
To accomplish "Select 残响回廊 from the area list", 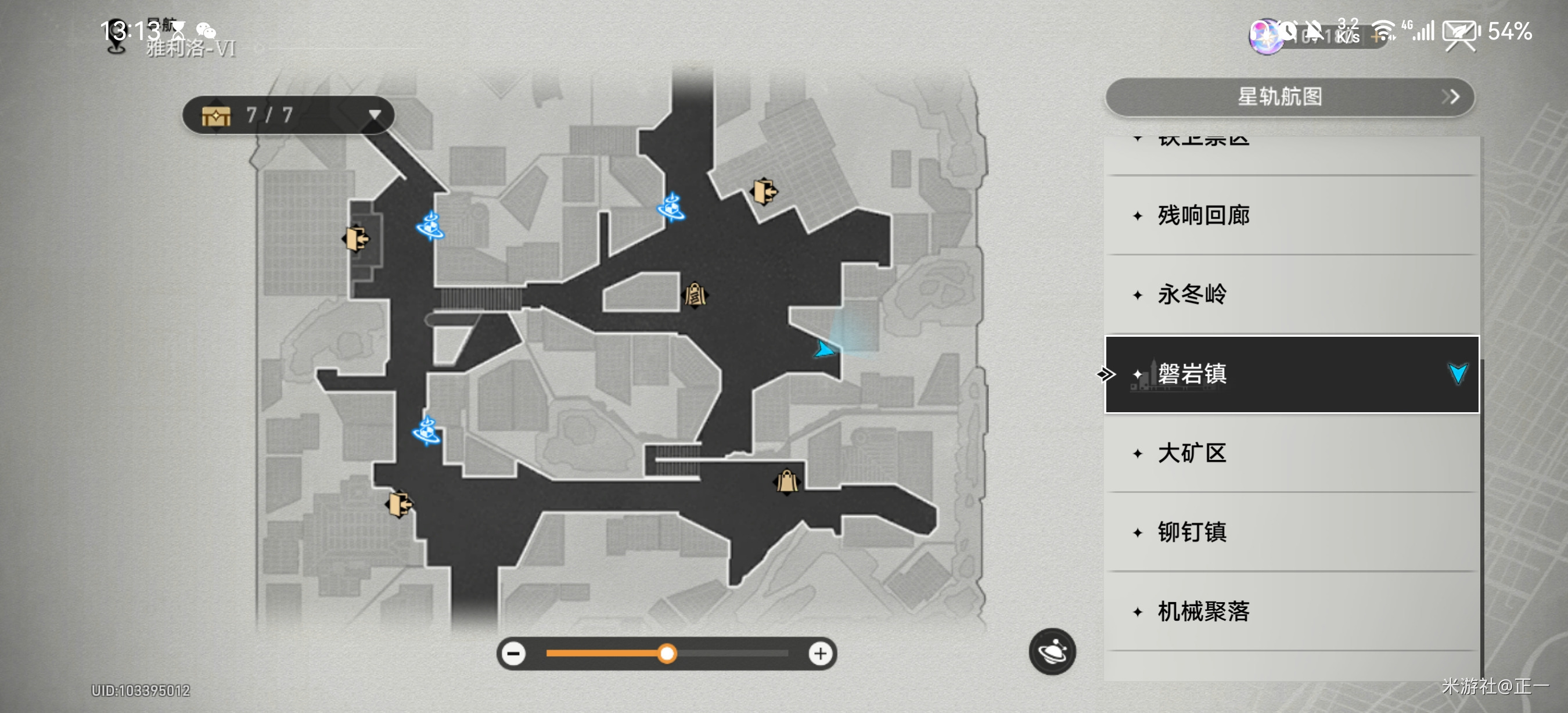I will coord(1290,215).
